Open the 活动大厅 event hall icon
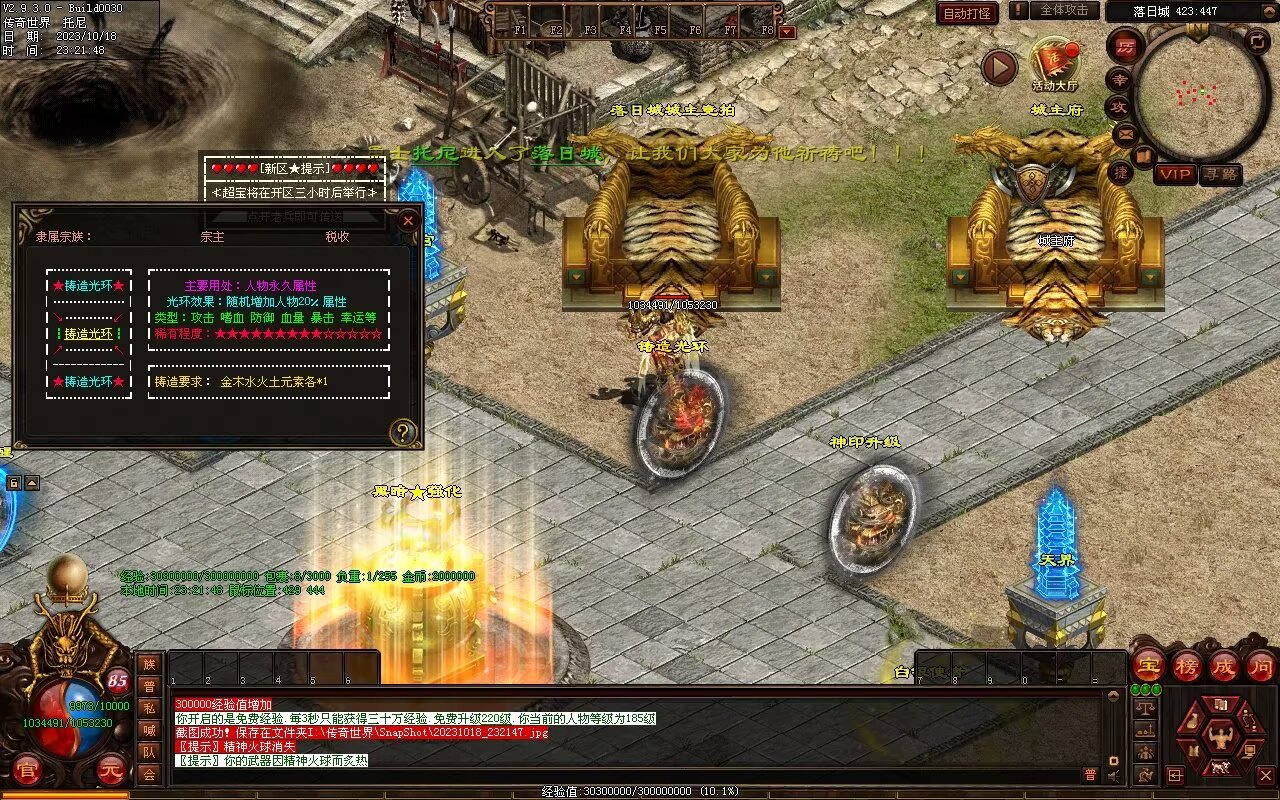The width and height of the screenshot is (1280, 800). [1055, 64]
